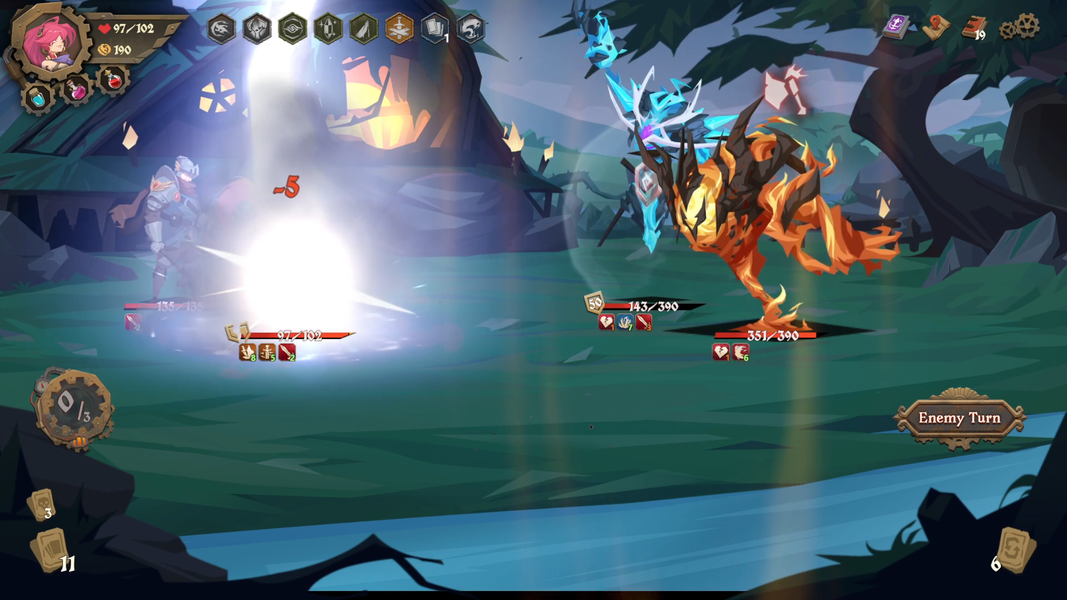Inspect the enemy's 50 armor shield badge
The height and width of the screenshot is (600, 1067).
pyautogui.click(x=595, y=302)
